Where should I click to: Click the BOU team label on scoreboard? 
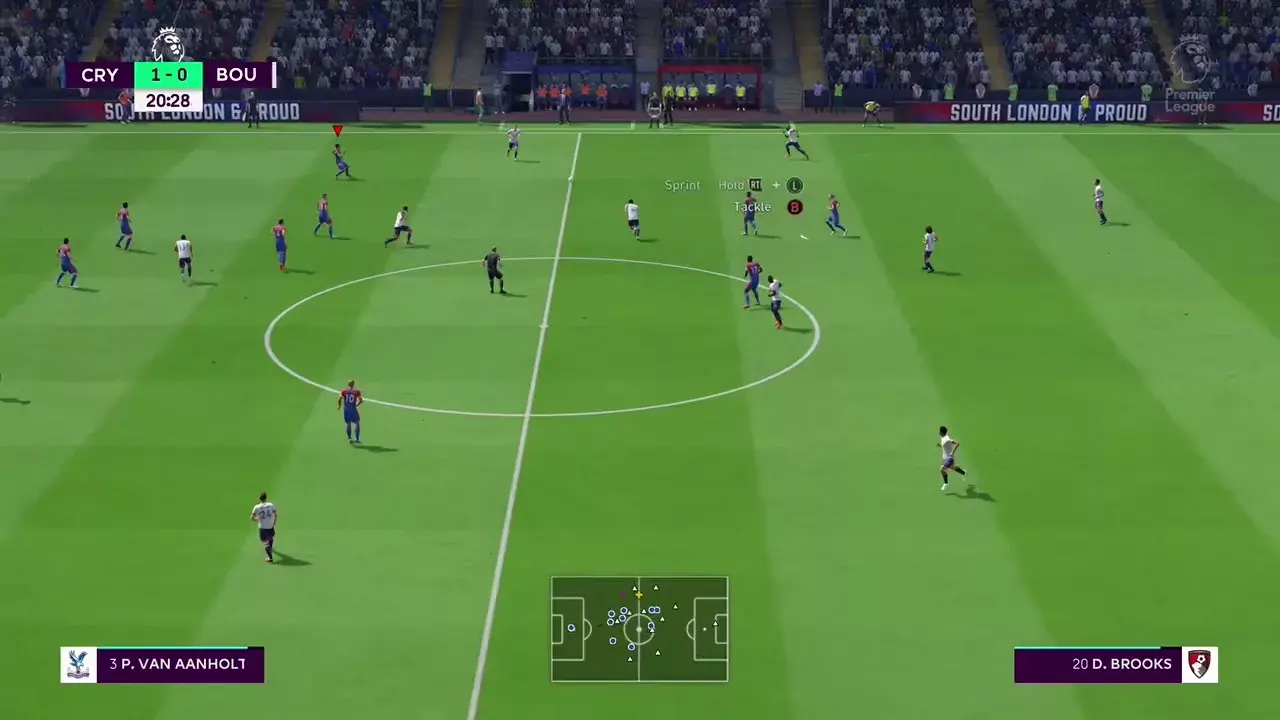pos(237,75)
